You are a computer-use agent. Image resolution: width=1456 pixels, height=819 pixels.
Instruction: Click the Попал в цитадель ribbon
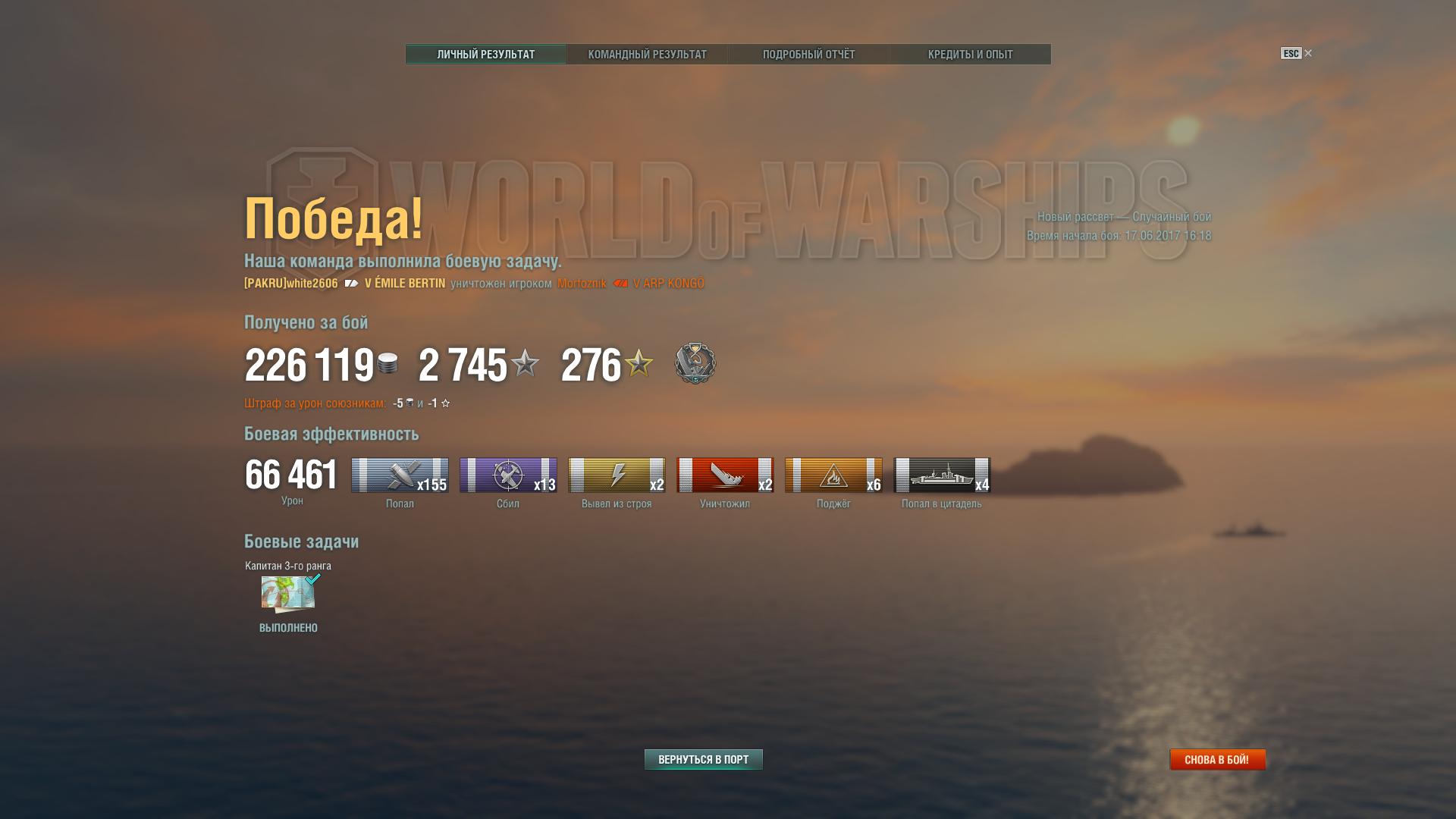pos(942,475)
